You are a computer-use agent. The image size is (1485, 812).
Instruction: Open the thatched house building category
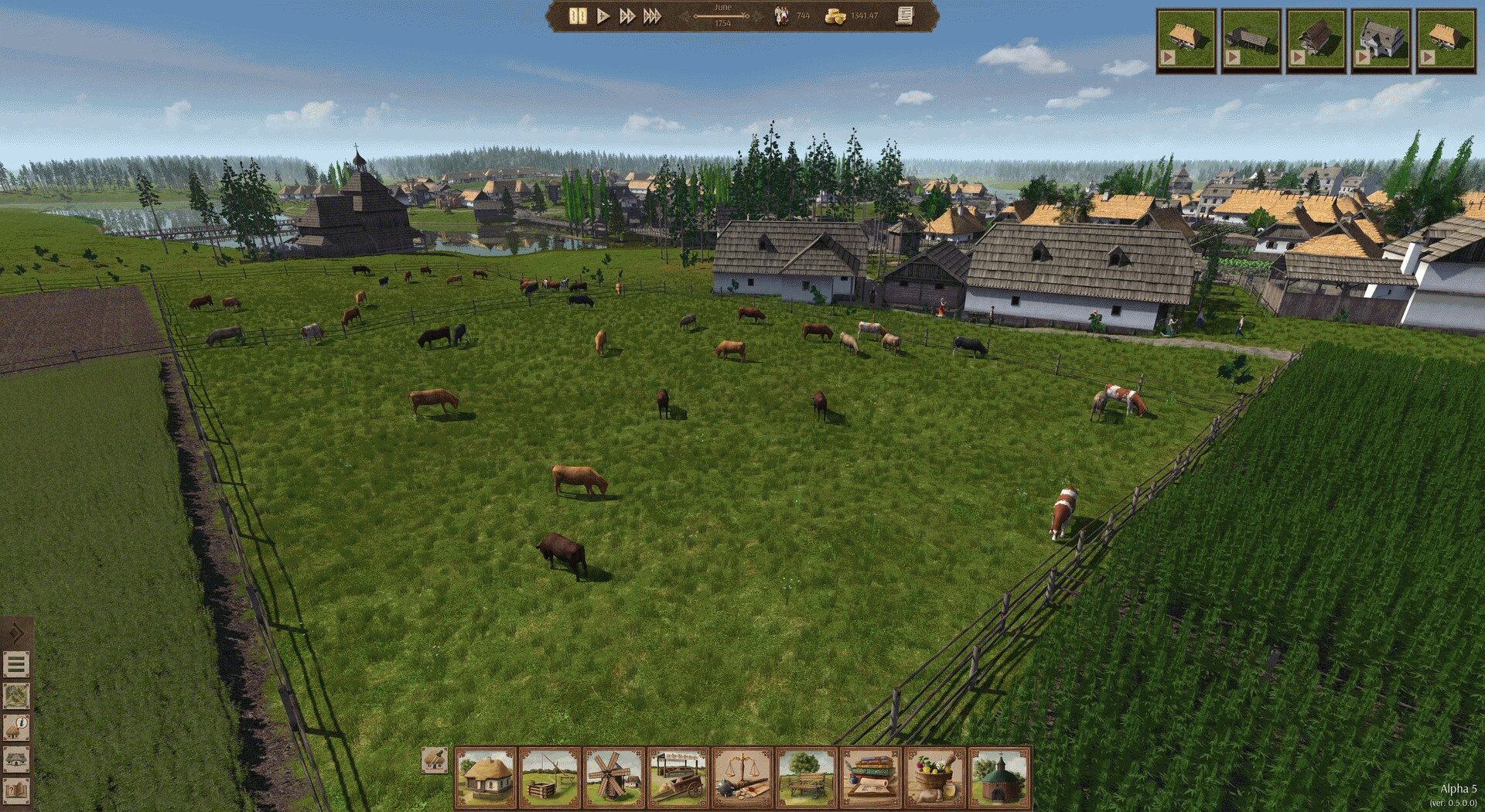coord(485,776)
